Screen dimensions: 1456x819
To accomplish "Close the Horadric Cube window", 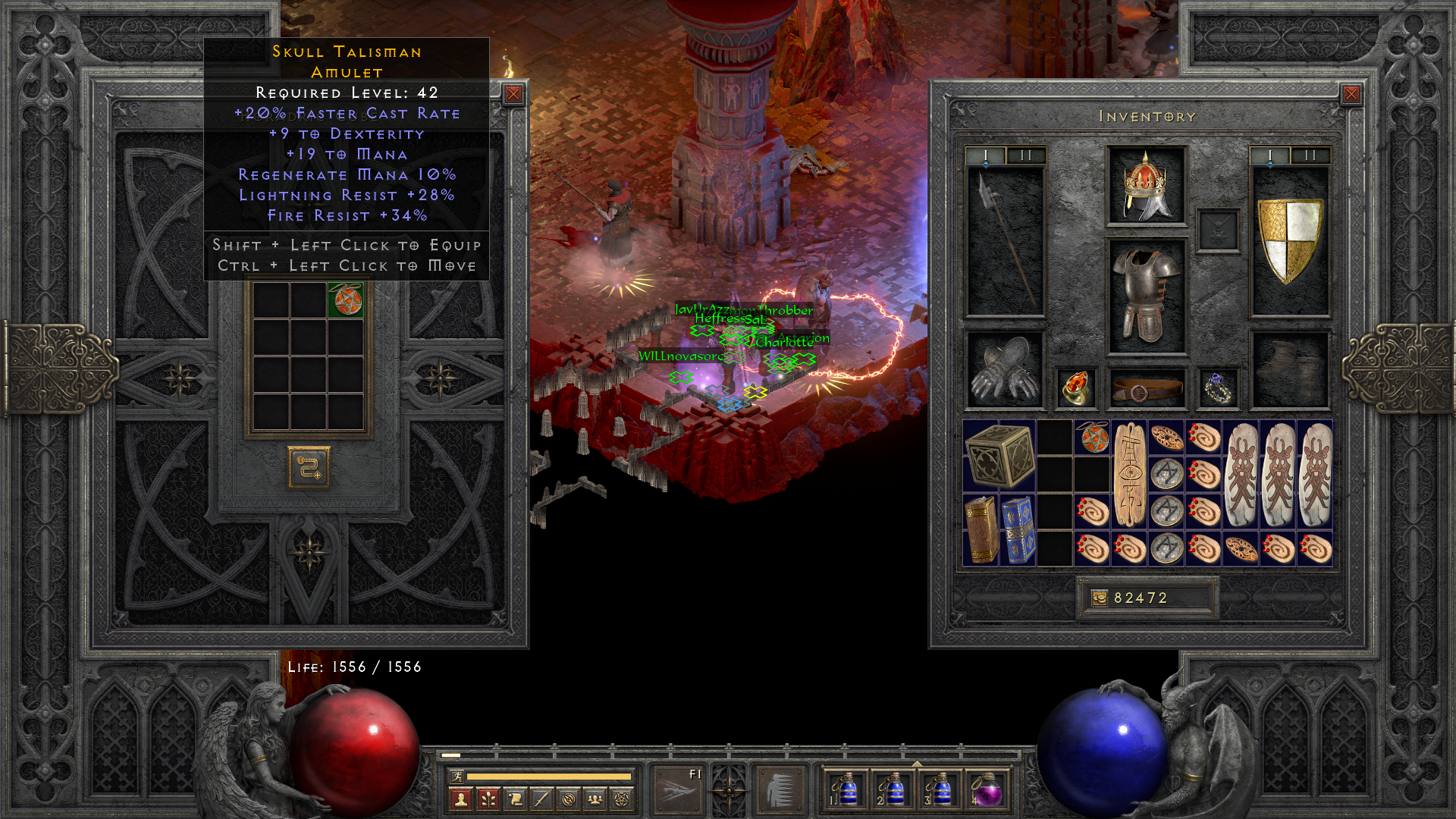I will (513, 94).
